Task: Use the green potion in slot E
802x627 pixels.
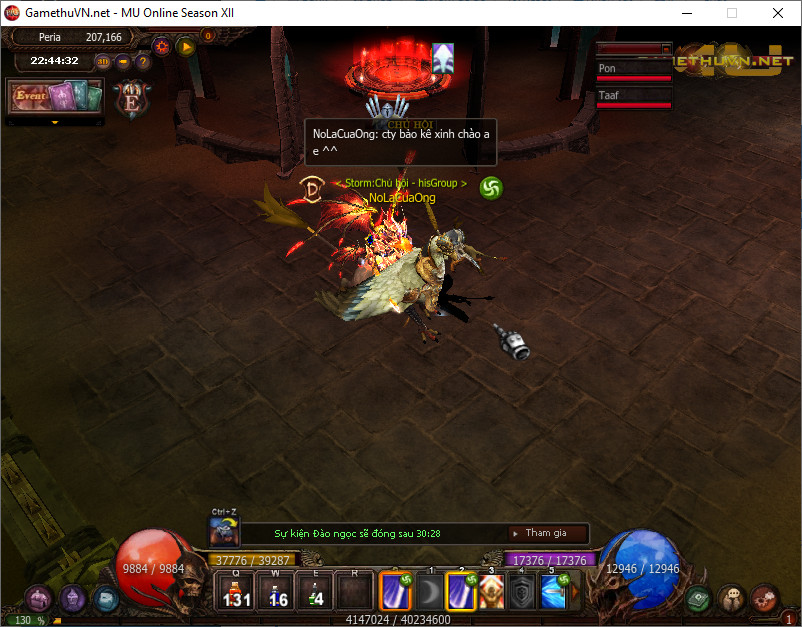Action: (315, 591)
